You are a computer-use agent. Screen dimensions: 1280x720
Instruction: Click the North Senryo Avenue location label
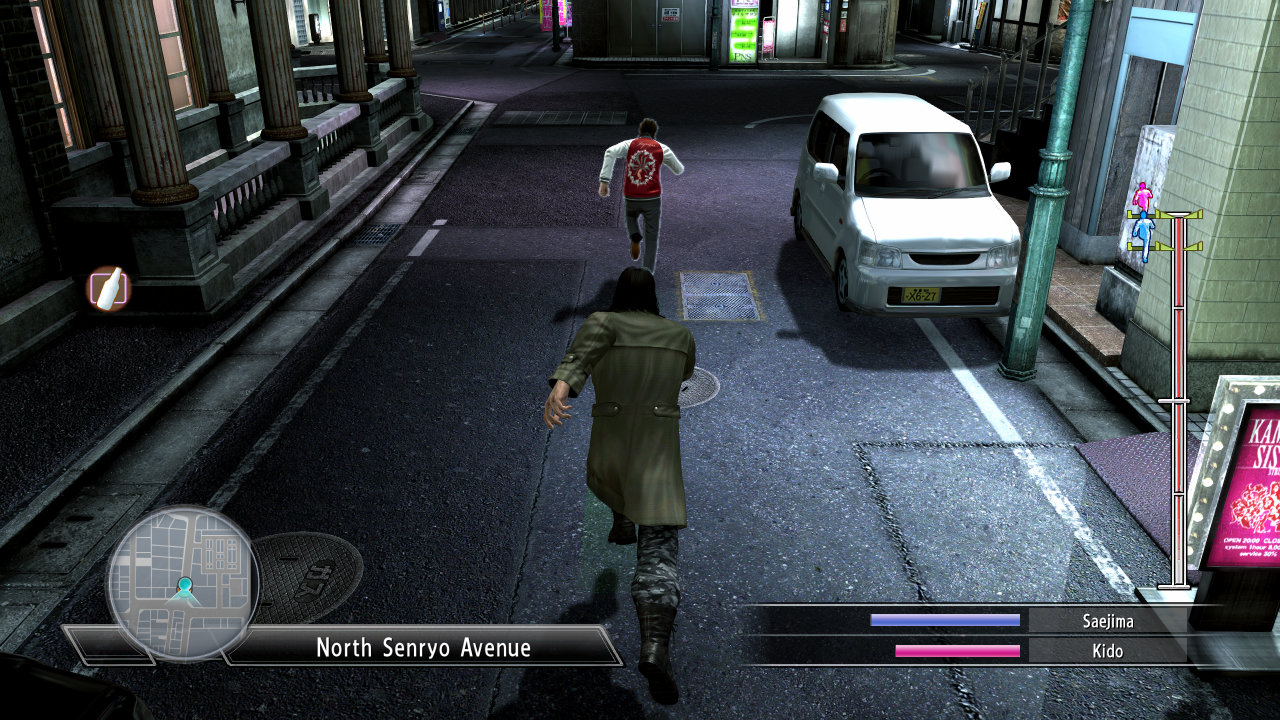tap(423, 647)
